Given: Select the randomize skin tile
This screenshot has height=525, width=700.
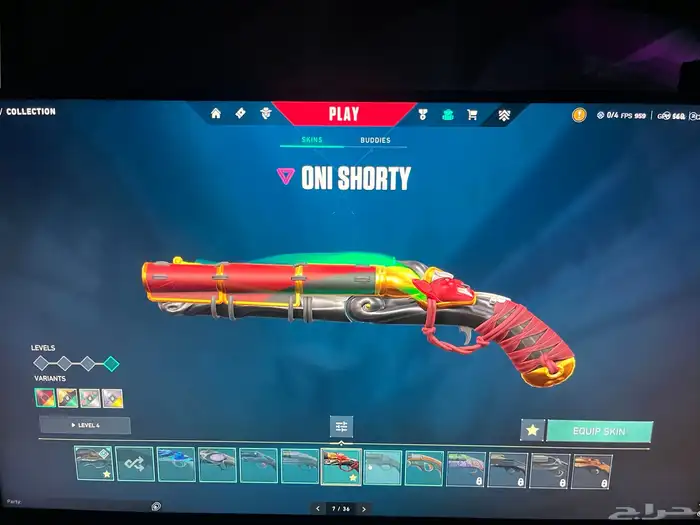Looking at the screenshot, I should click(134, 465).
